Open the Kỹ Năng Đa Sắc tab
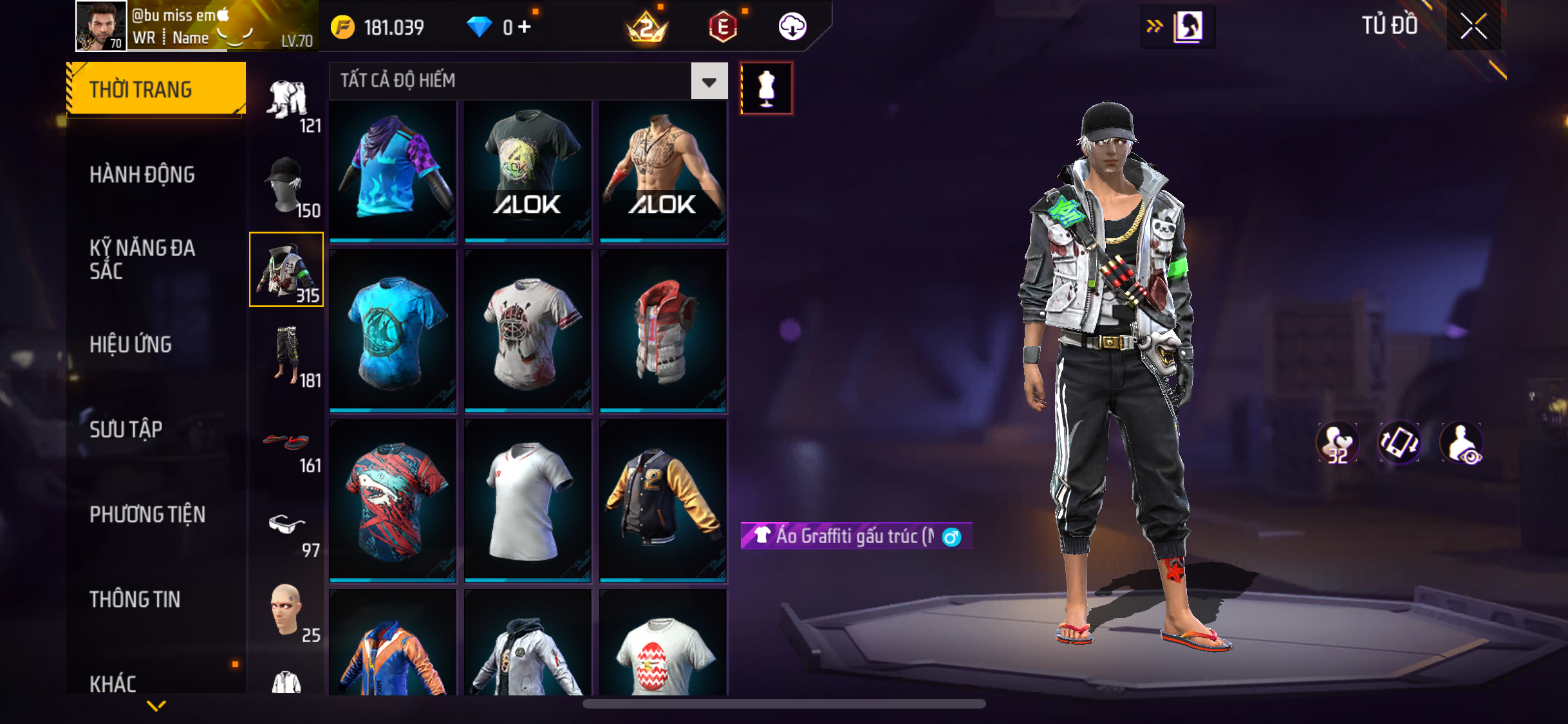Viewport: 1568px width, 724px height. pyautogui.click(x=142, y=259)
